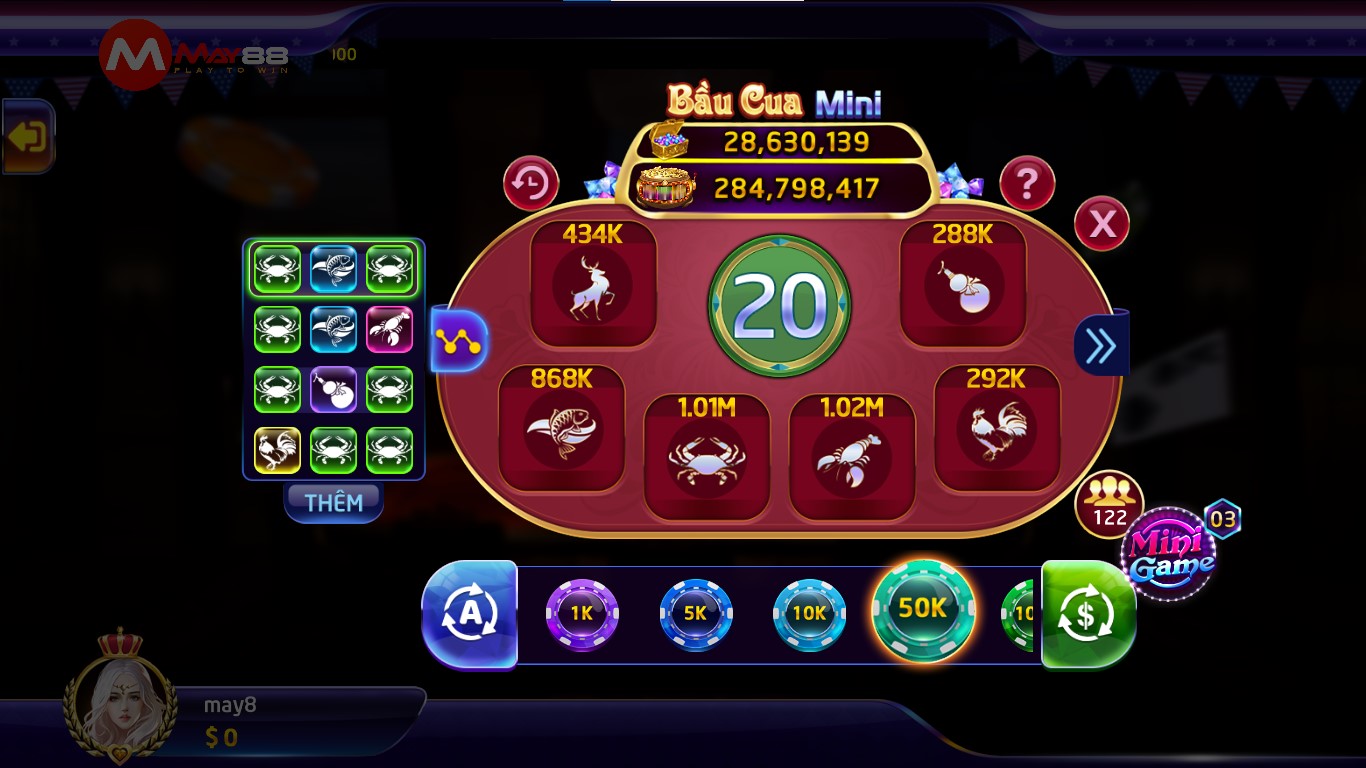
Task: Select the 1K betting chip
Action: [581, 613]
